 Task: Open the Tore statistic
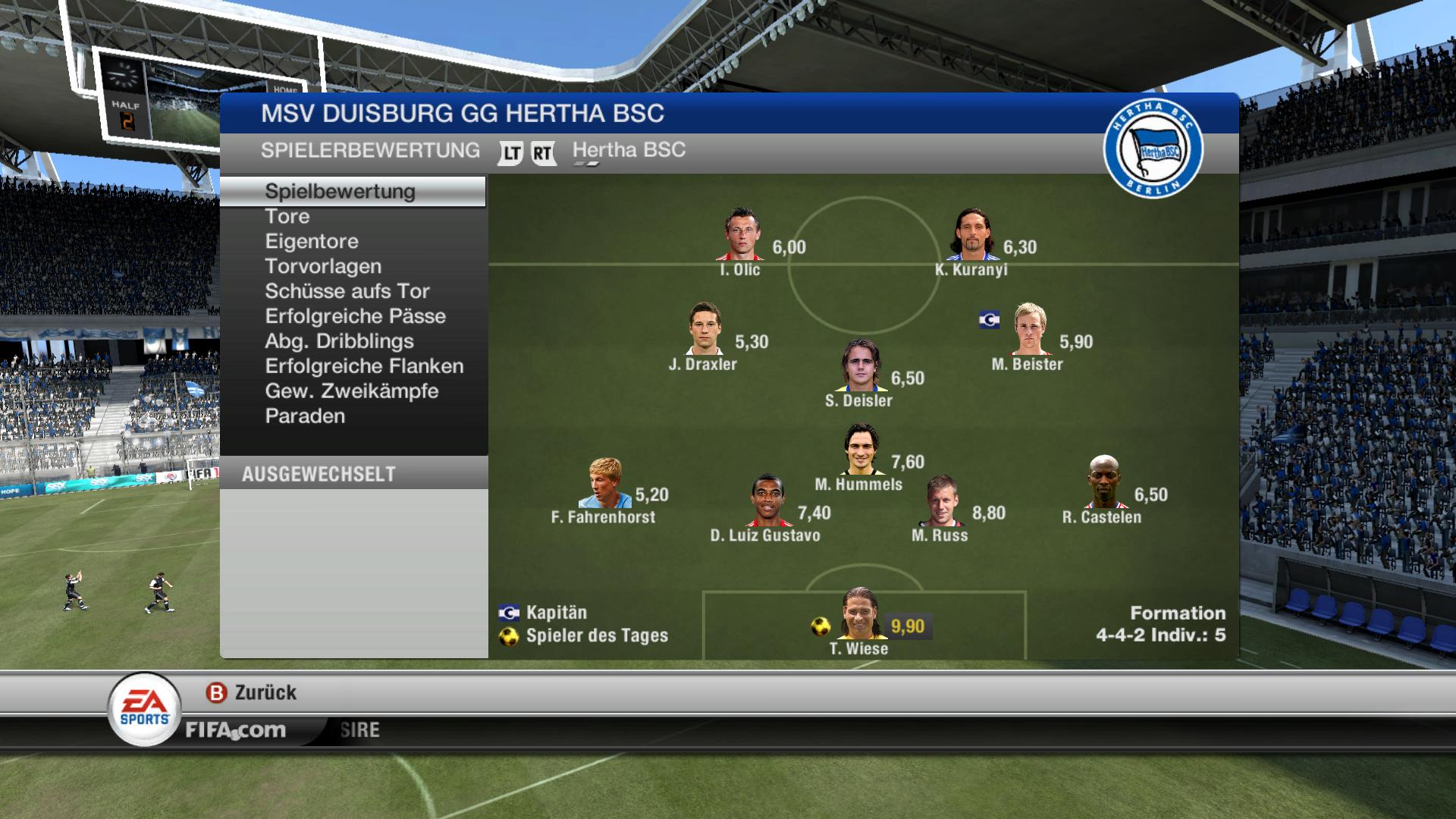pyautogui.click(x=287, y=217)
